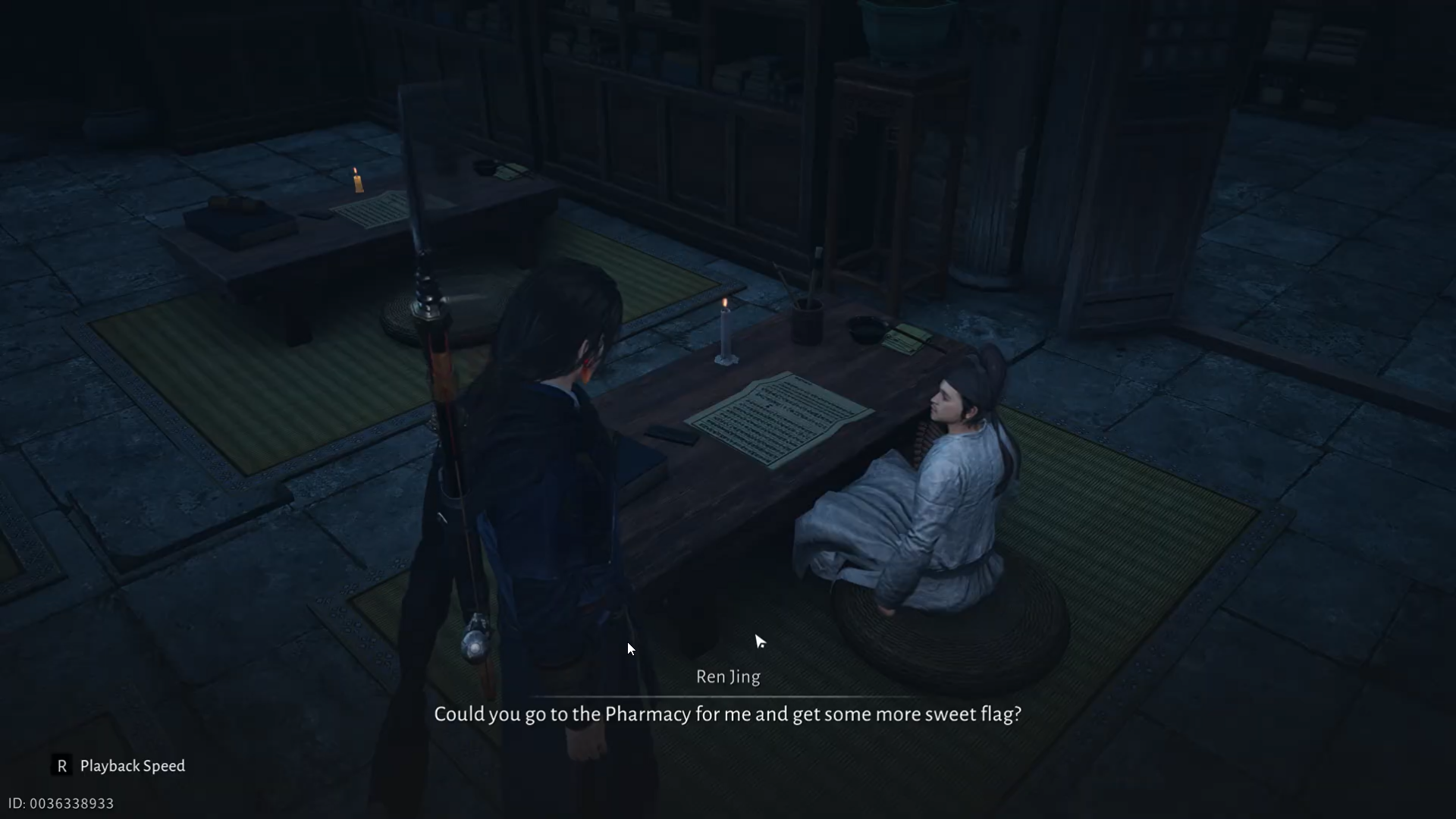Click the candle on the far table
The image size is (1456, 819).
pyautogui.click(x=356, y=180)
